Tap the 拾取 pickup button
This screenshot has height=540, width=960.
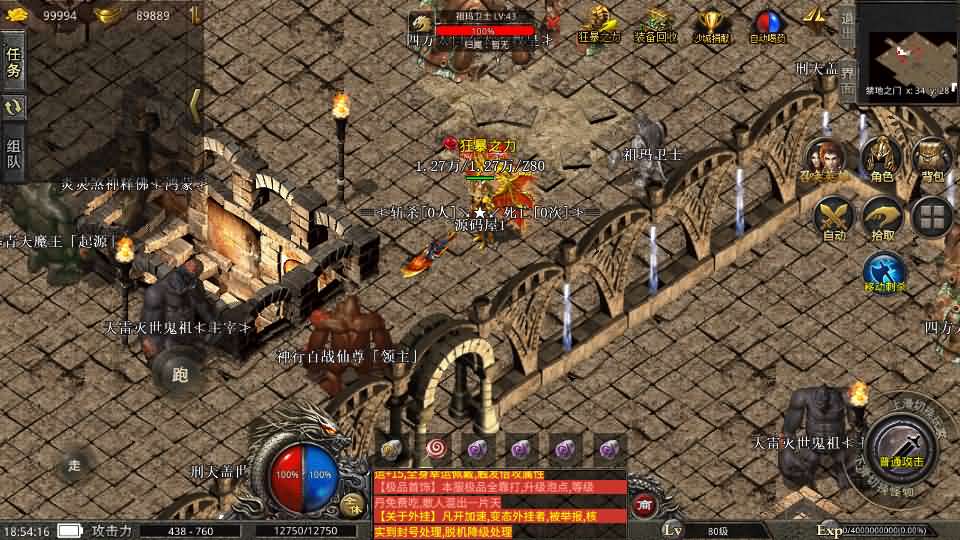click(883, 218)
